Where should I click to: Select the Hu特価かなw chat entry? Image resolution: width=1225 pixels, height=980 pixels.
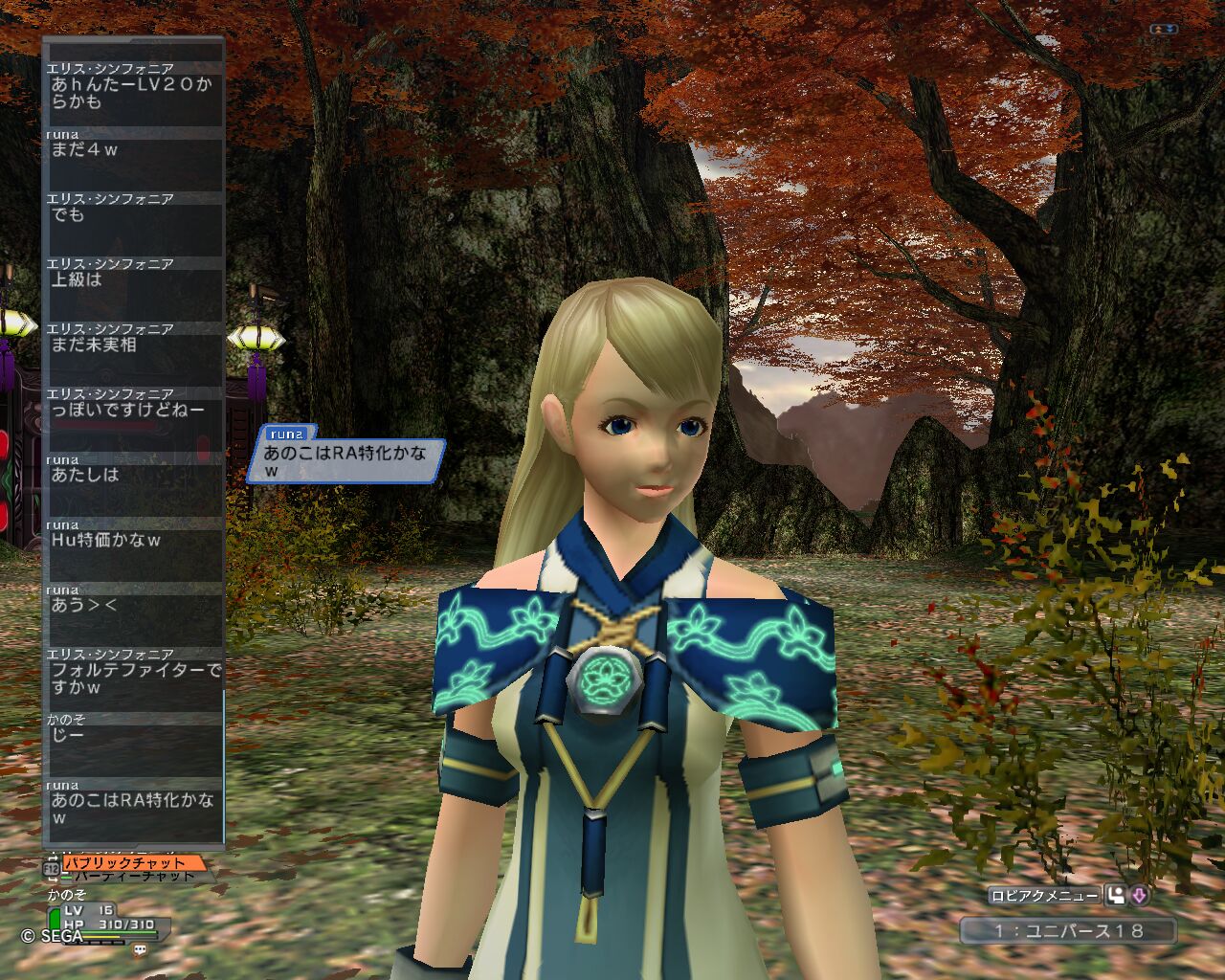[133, 541]
